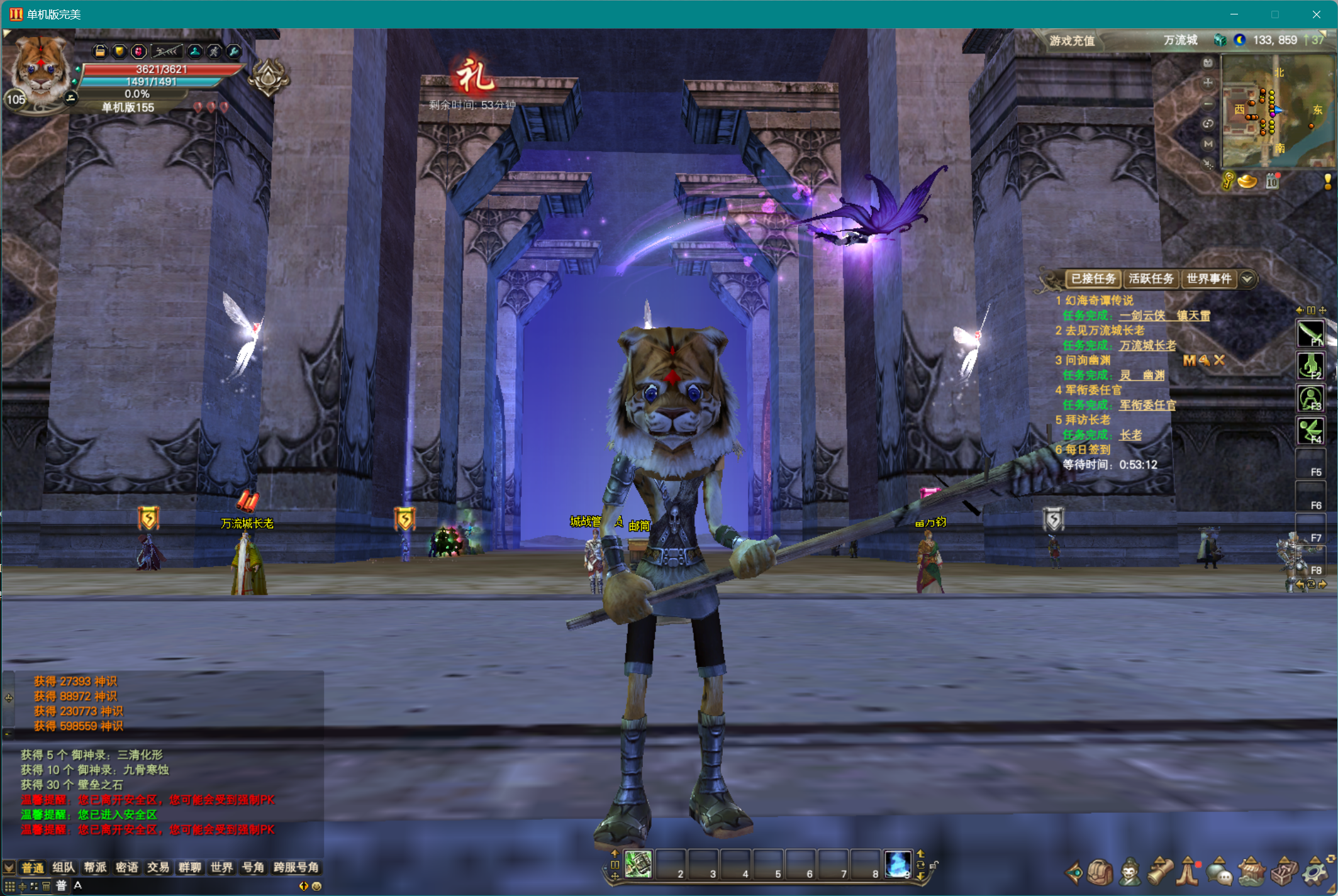
Task: Open the 游戏充值 recharge button
Action: pyautogui.click(x=1072, y=41)
